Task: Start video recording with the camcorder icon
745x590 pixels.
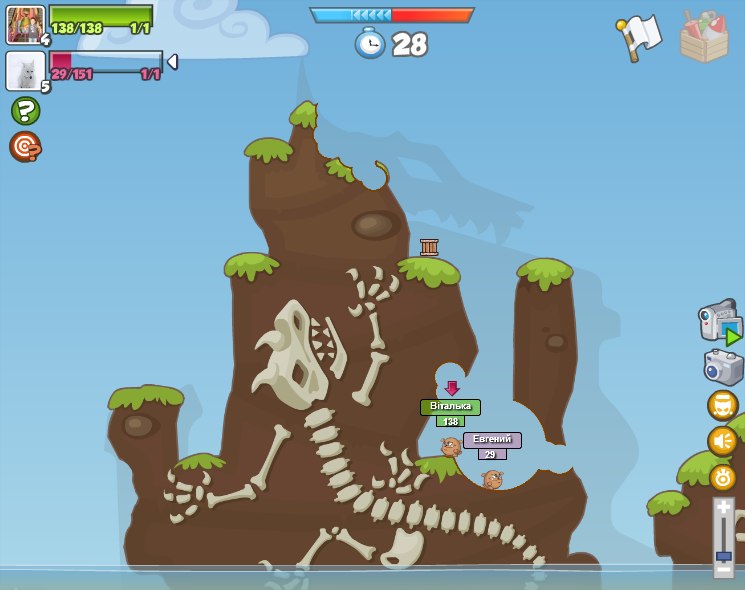Action: [x=719, y=322]
